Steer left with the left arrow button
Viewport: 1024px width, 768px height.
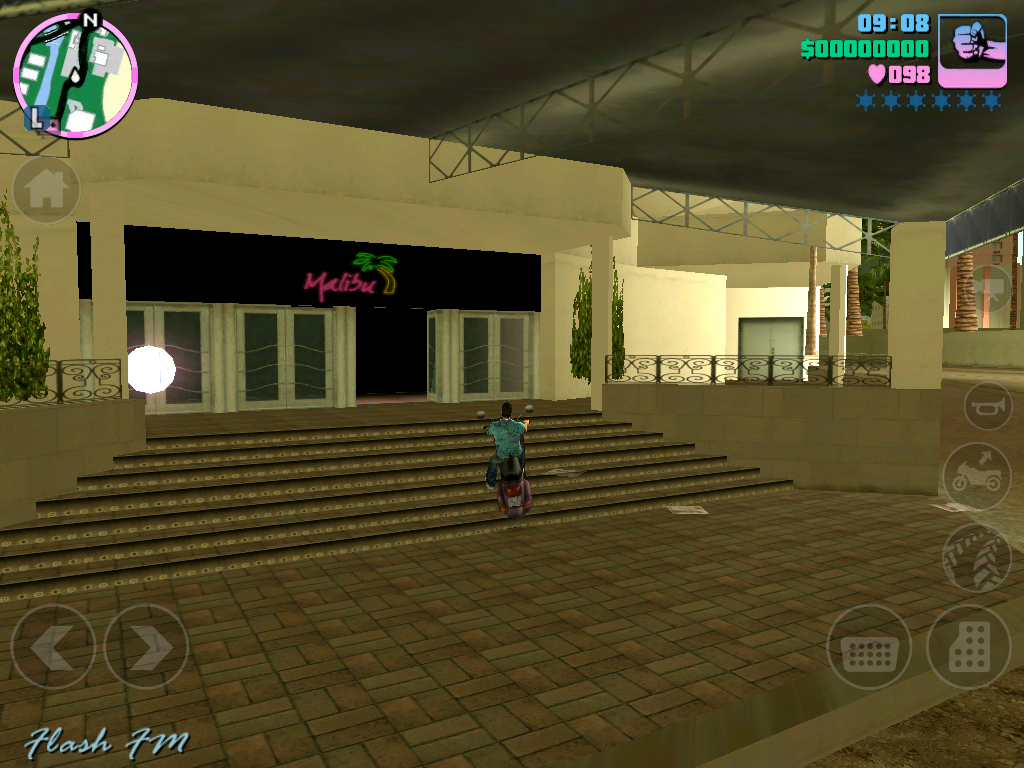[53, 647]
